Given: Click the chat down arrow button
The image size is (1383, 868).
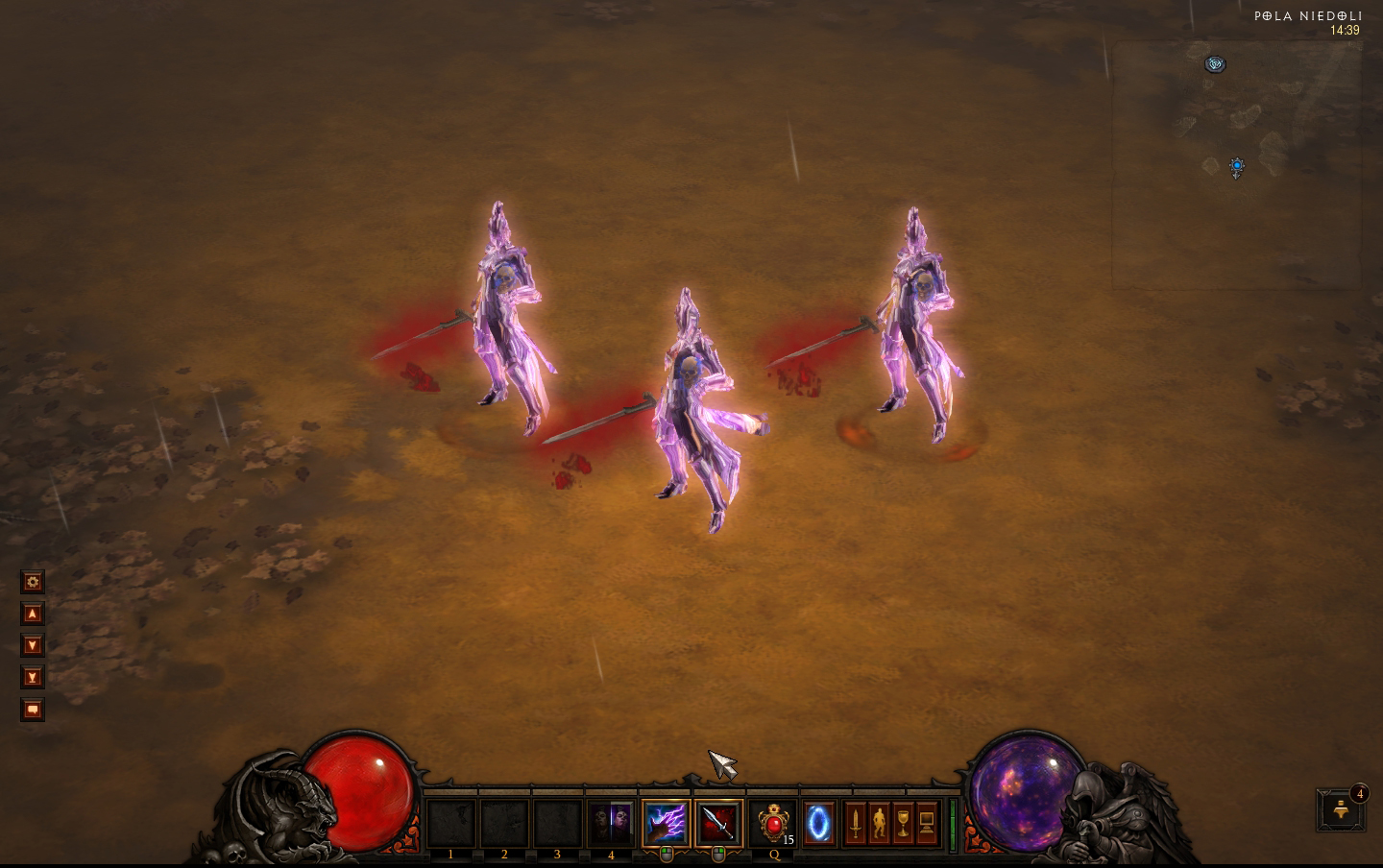Looking at the screenshot, I should point(33,645).
